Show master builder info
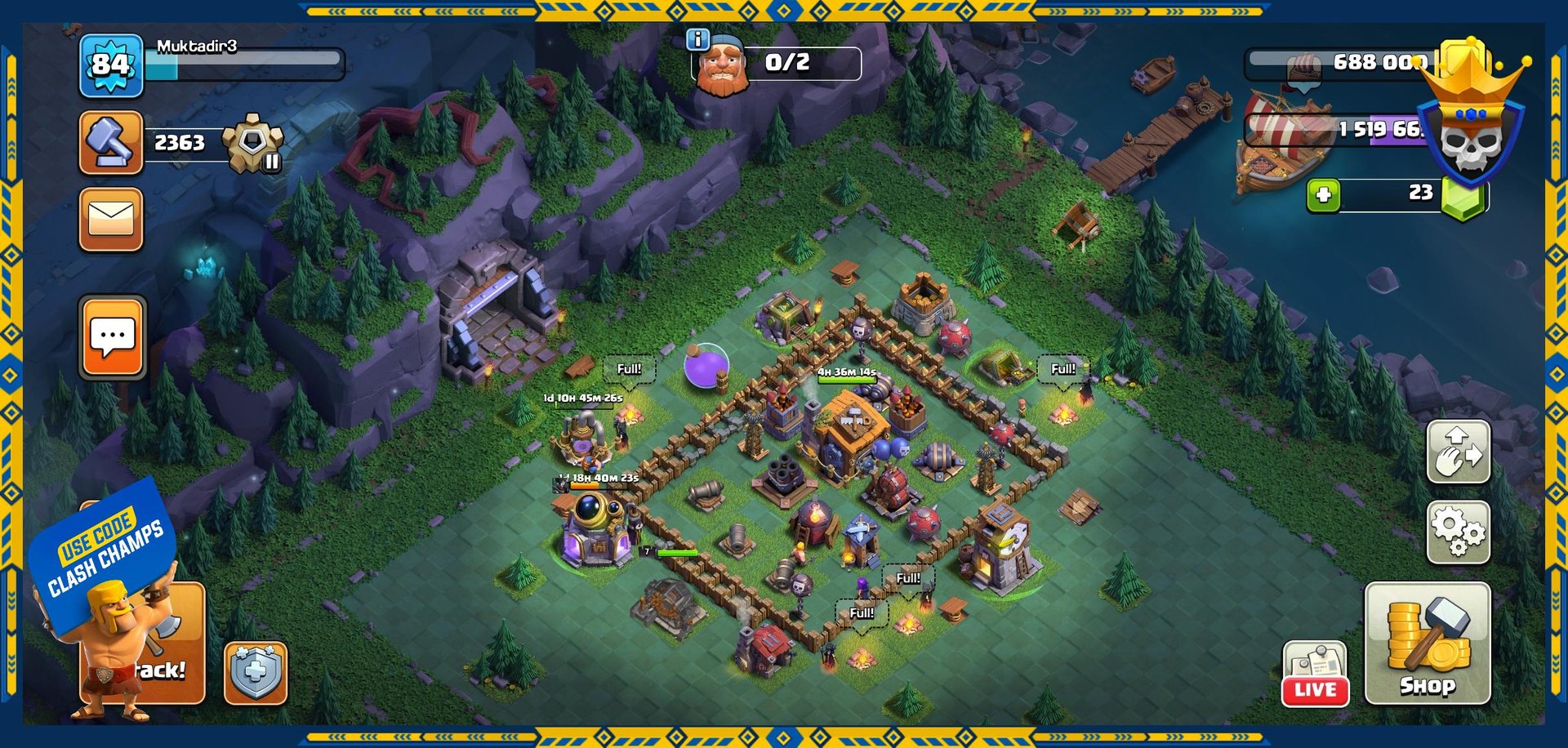1568x748 pixels. coord(698,39)
